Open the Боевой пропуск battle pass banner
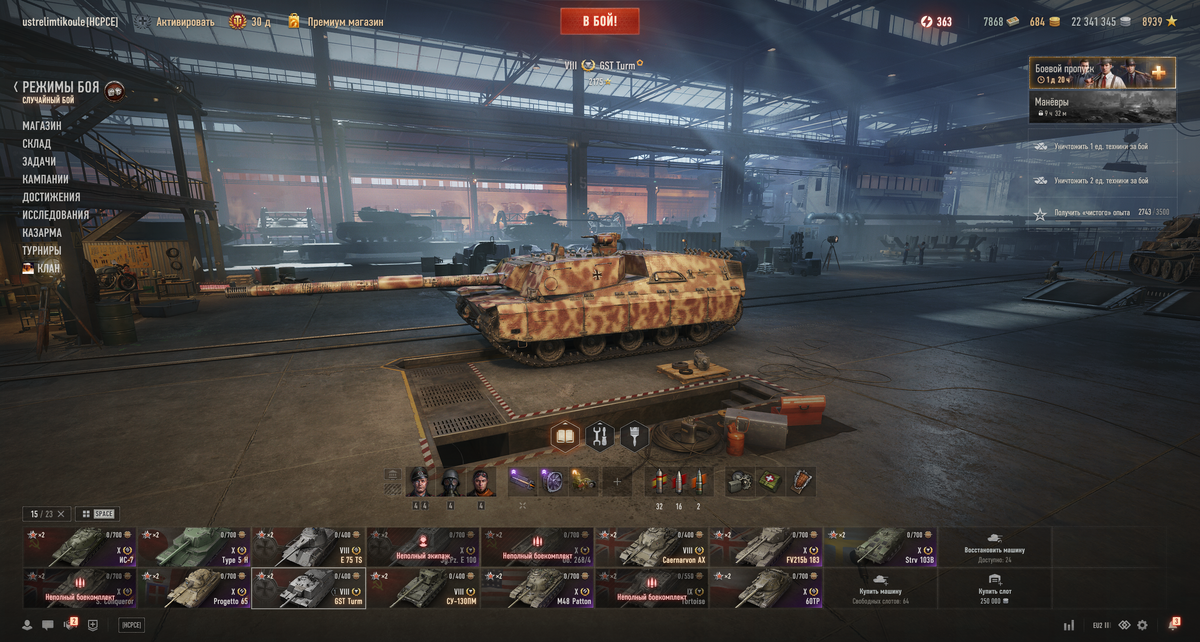Image resolution: width=1200 pixels, height=642 pixels. pyautogui.click(x=1102, y=73)
